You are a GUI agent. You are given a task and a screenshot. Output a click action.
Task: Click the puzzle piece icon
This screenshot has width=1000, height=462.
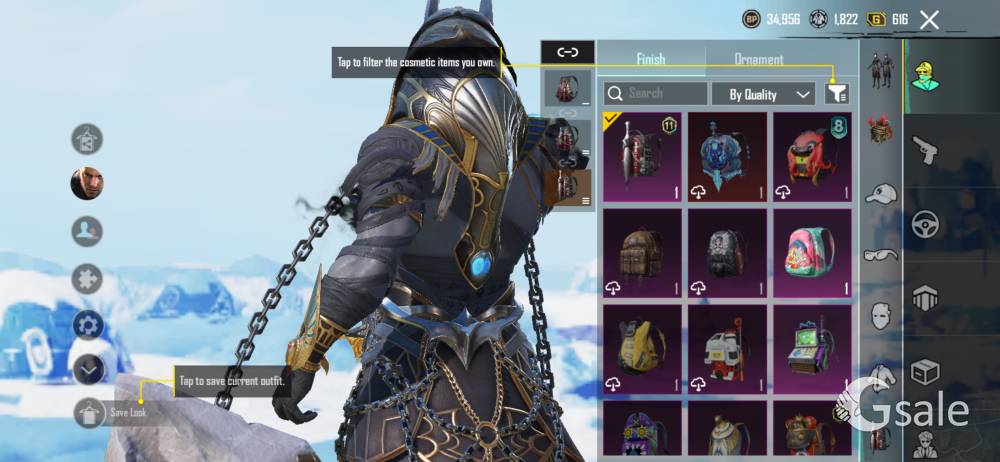(x=87, y=279)
